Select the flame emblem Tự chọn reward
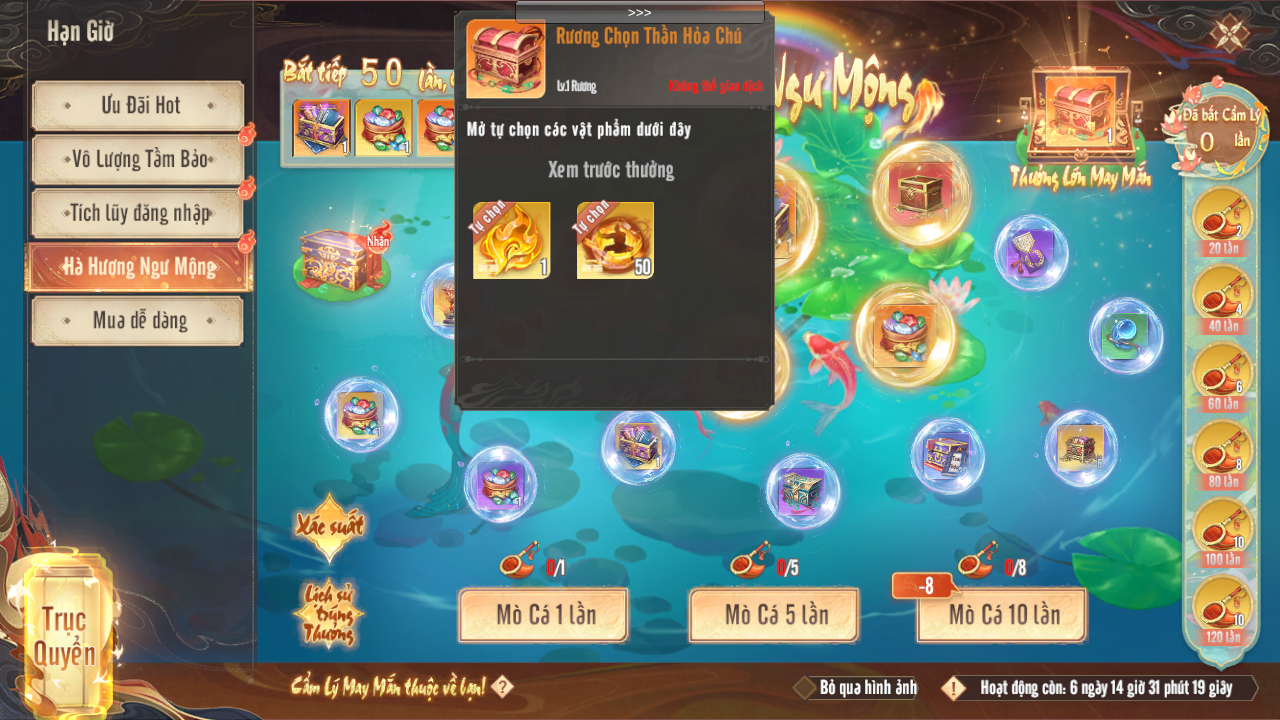Screen dimensions: 1280x720 (x=511, y=240)
